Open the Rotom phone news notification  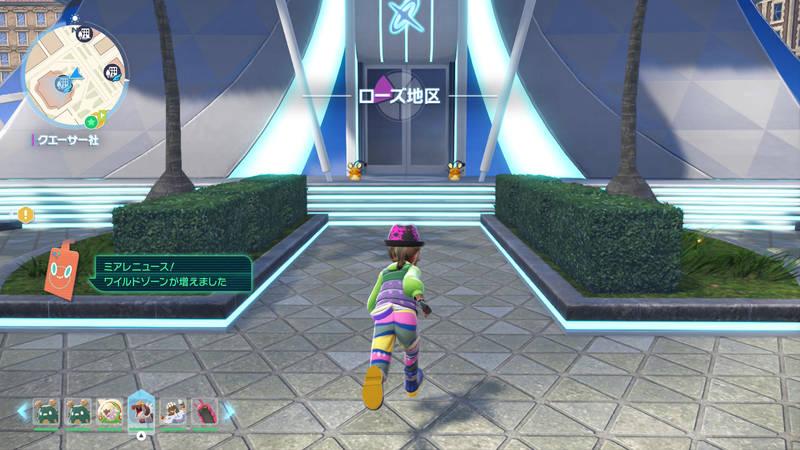171,274
